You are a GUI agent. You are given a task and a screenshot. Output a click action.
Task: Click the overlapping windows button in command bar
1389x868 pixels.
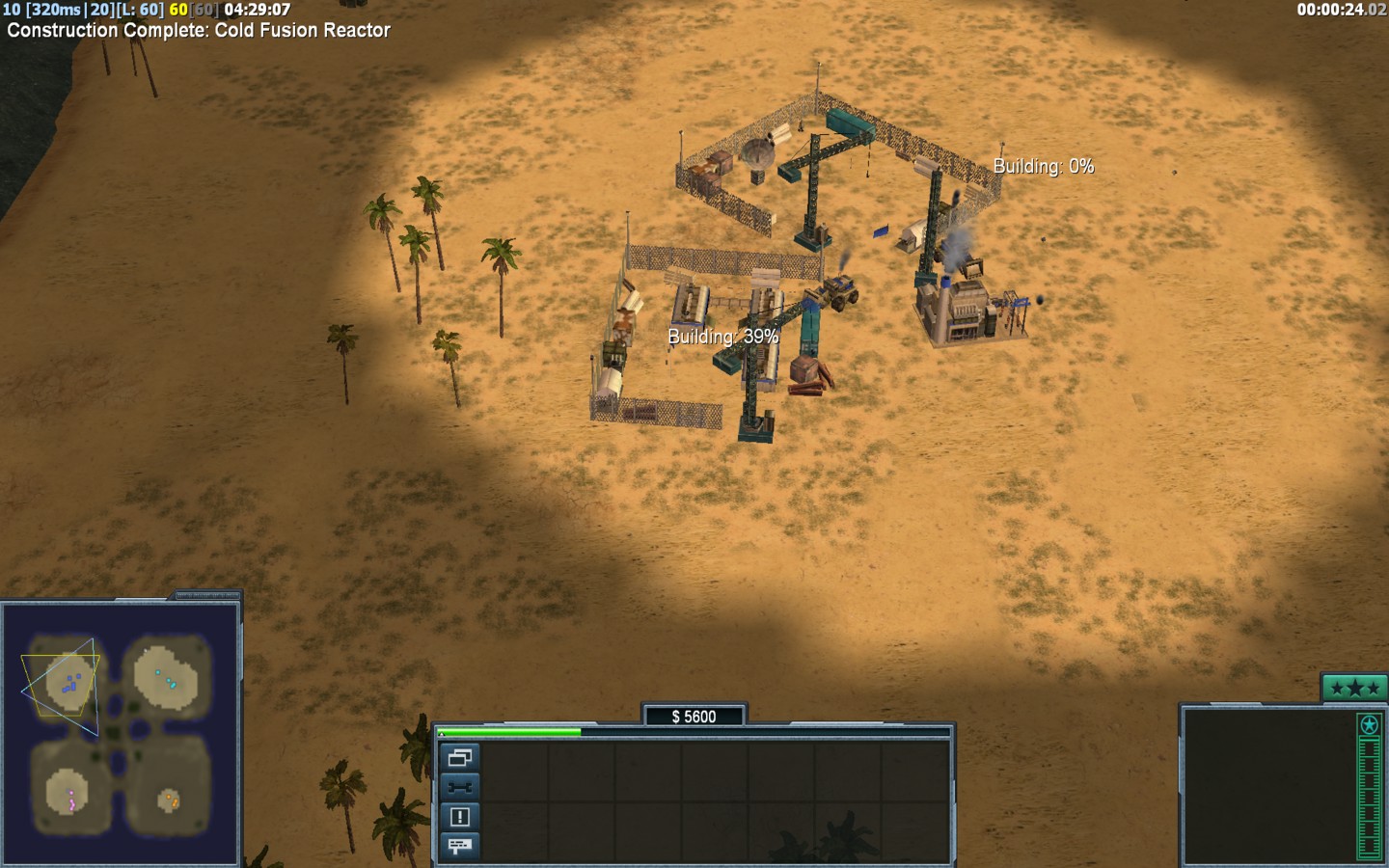[x=459, y=758]
